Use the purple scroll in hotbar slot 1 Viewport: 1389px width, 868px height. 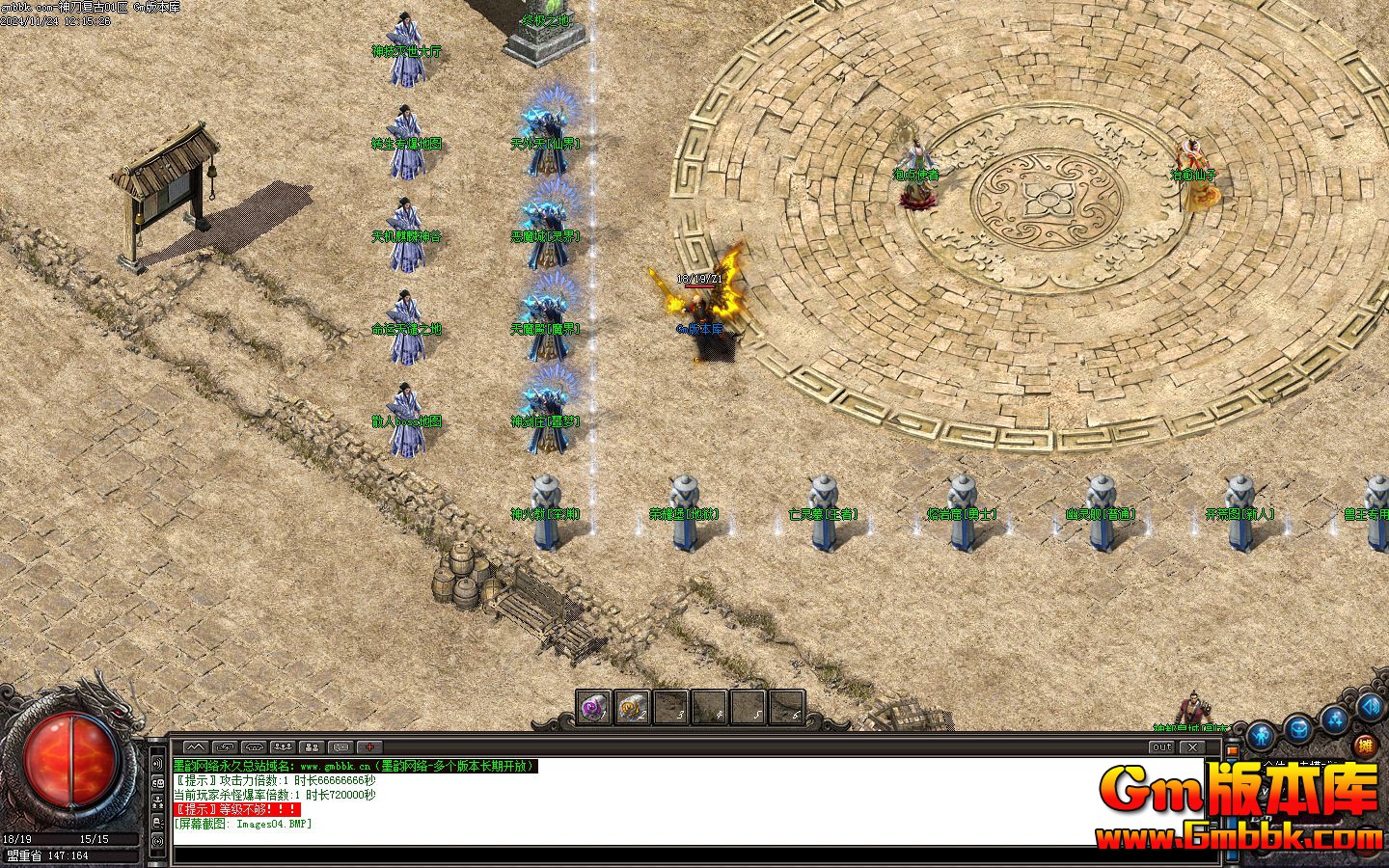593,709
